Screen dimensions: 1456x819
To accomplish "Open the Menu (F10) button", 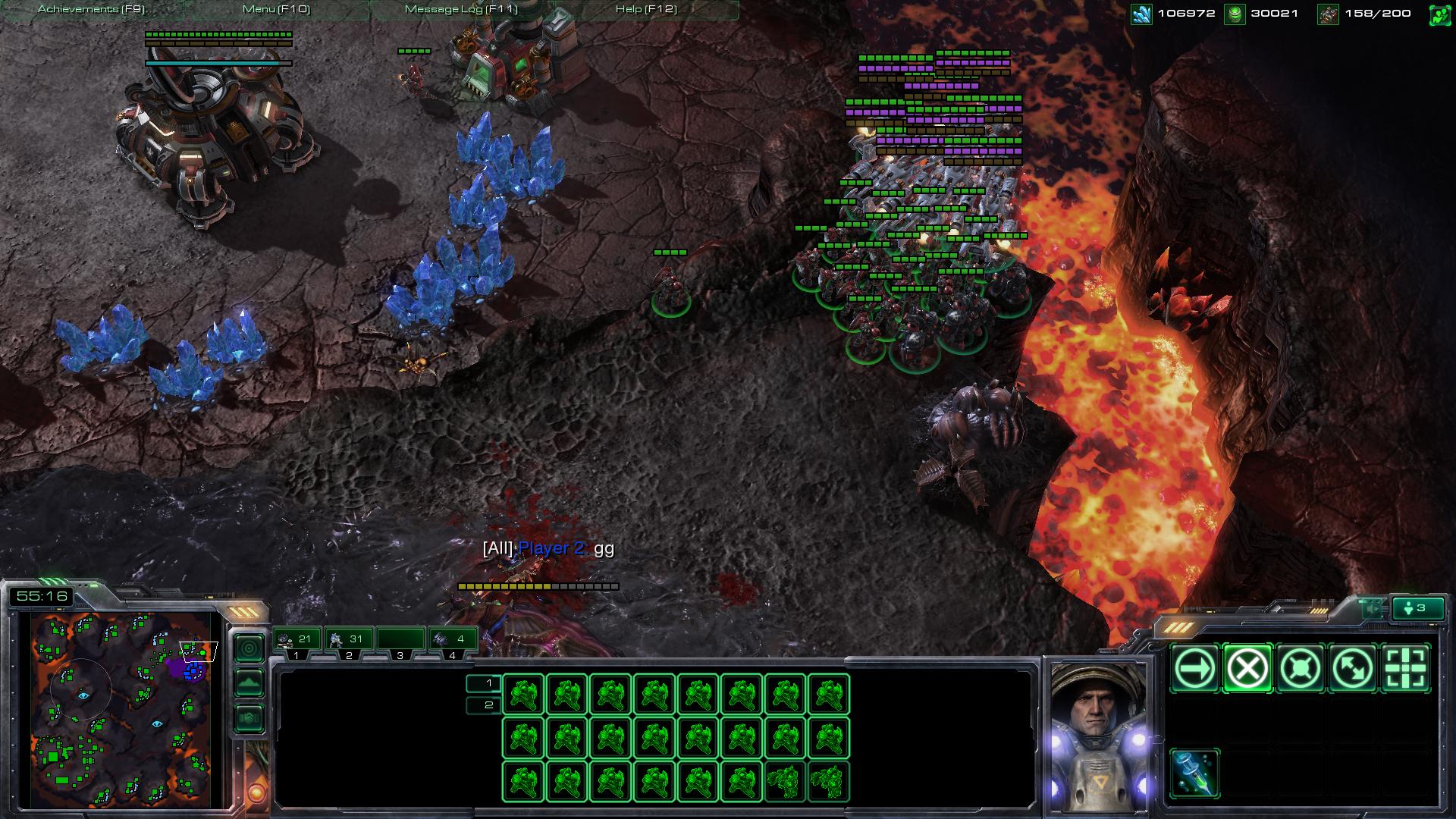I will pyautogui.click(x=276, y=10).
